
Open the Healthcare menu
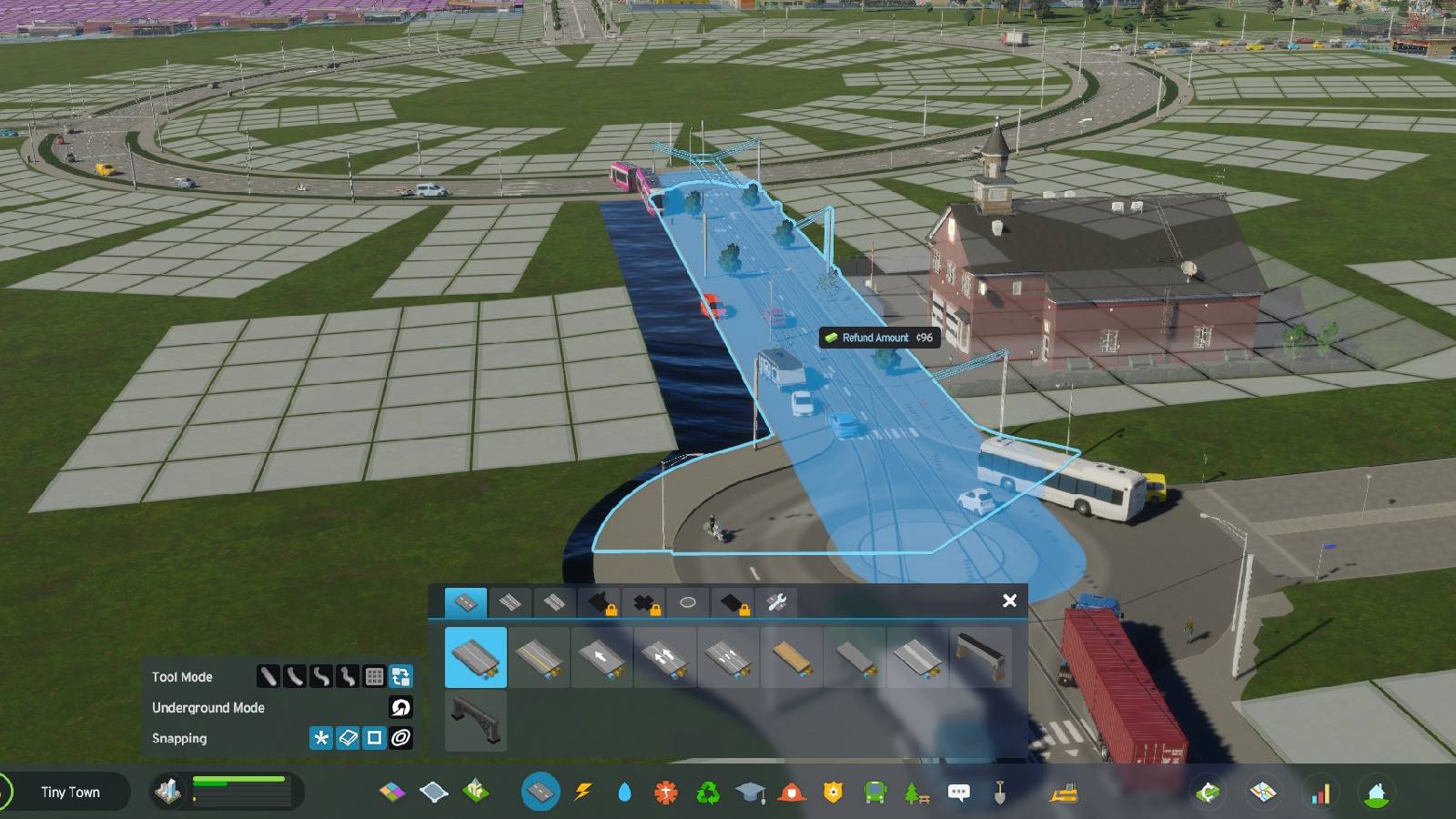click(x=665, y=792)
